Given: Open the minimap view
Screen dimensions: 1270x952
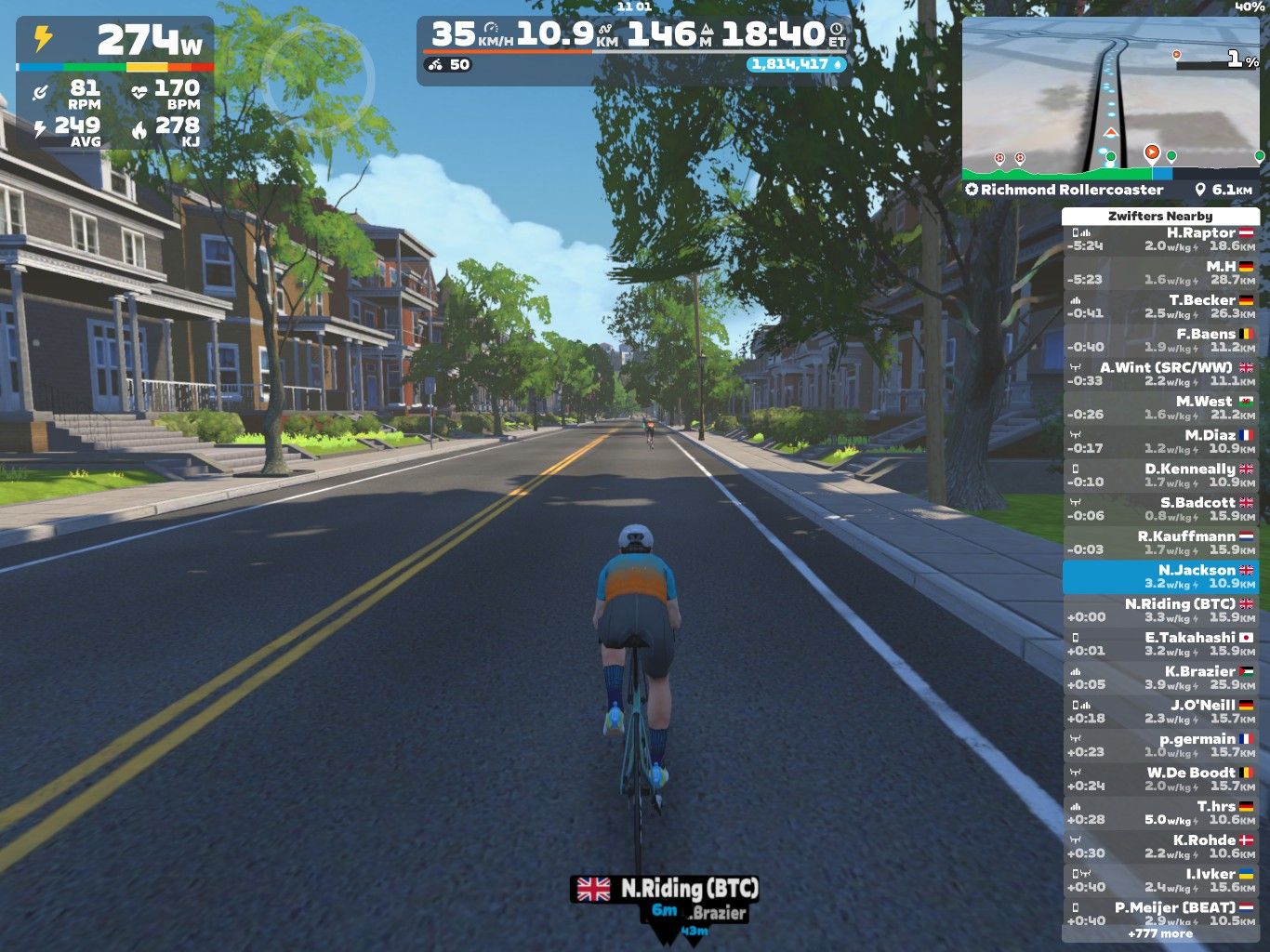Looking at the screenshot, I should coord(1112,98).
